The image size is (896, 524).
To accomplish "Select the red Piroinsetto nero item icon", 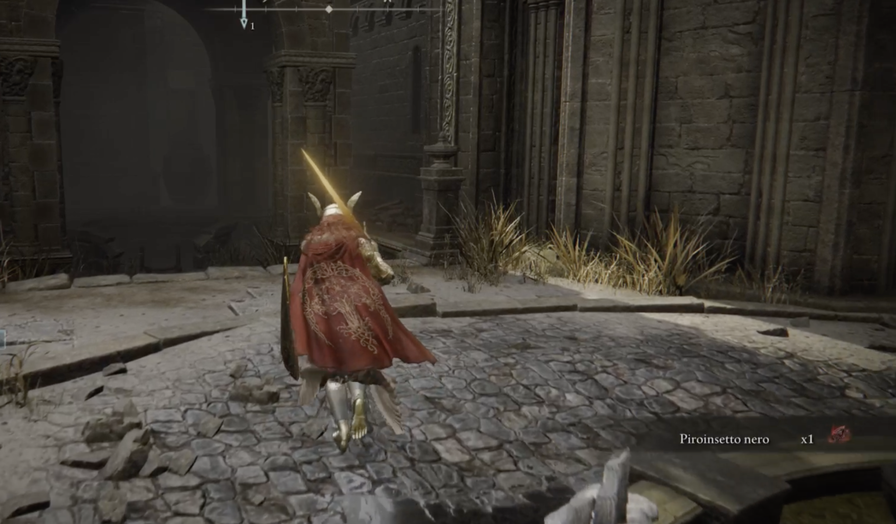I will coord(839,435).
